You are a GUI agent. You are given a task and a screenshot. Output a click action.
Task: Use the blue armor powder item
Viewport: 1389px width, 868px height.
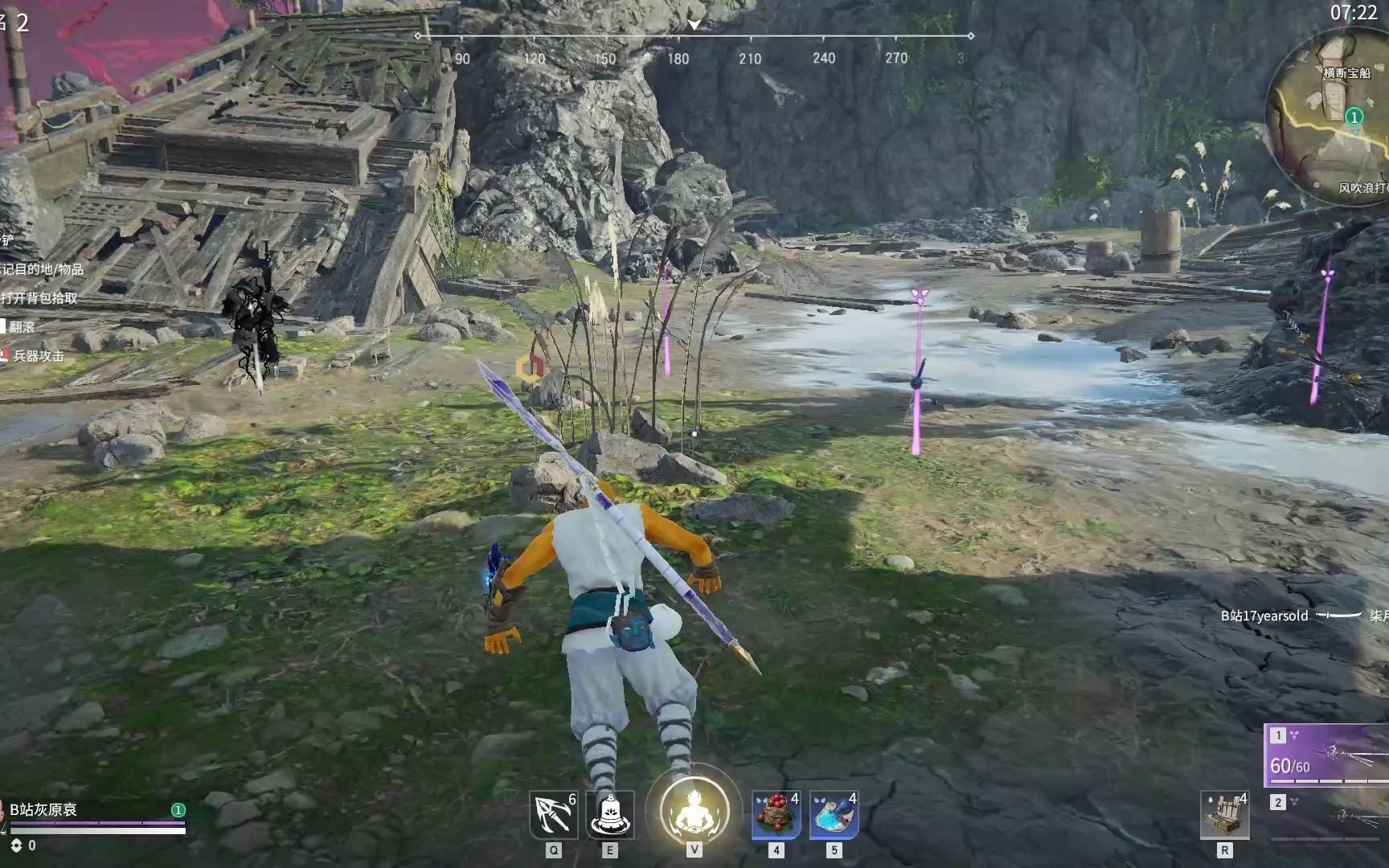click(834, 815)
